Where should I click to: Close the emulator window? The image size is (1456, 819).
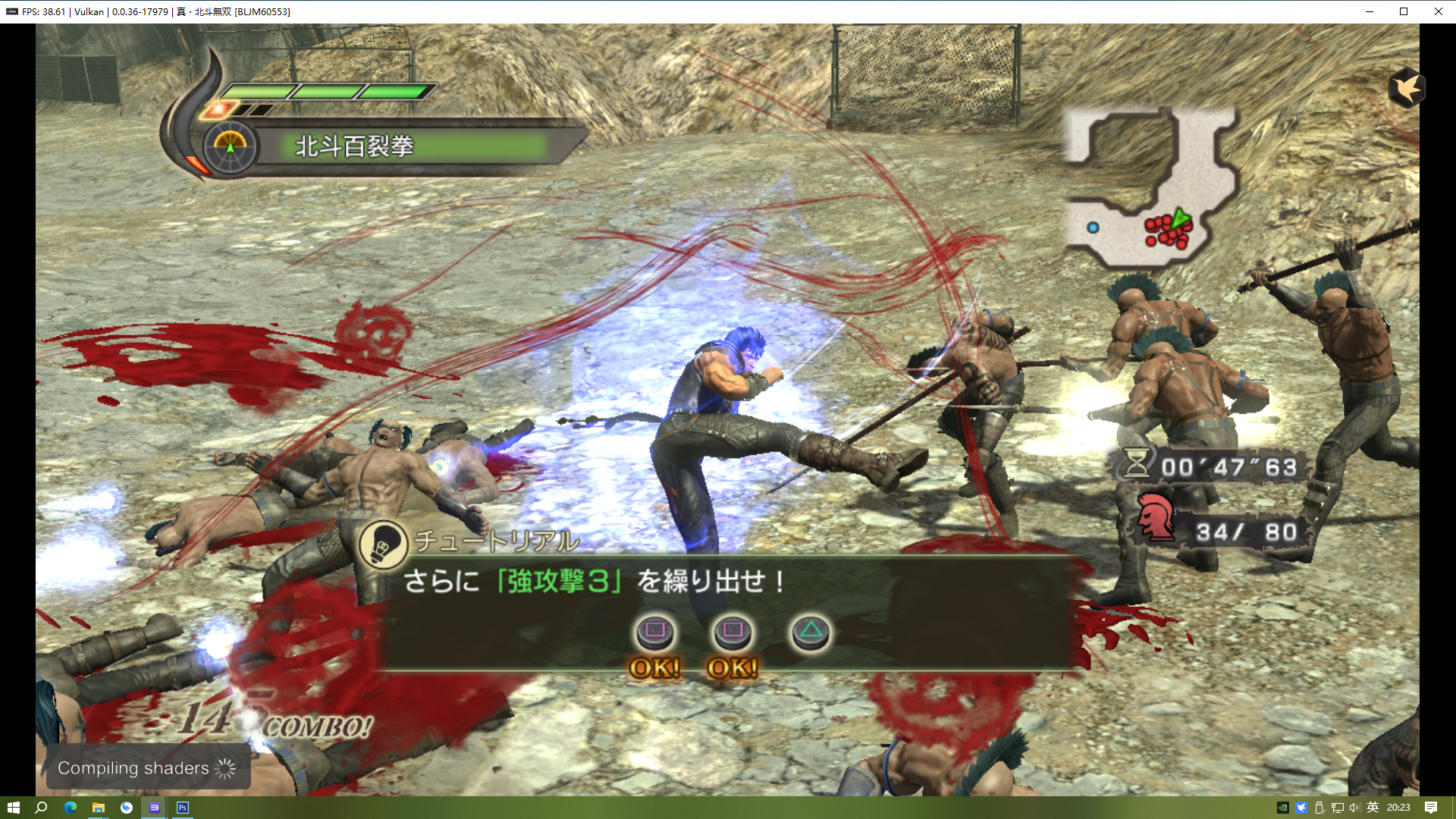click(x=1438, y=11)
